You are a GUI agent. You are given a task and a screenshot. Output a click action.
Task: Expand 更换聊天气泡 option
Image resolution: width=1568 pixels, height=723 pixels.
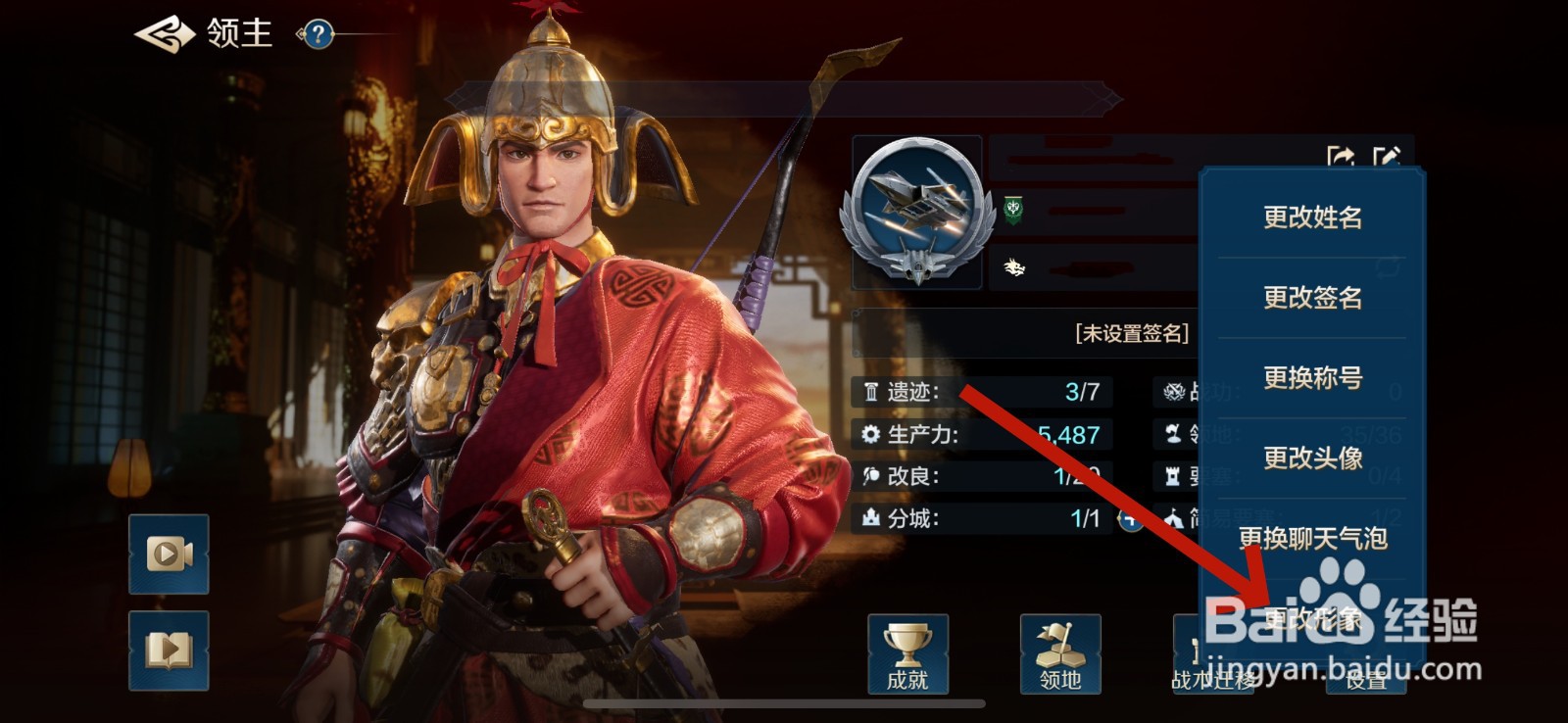pos(1310,537)
